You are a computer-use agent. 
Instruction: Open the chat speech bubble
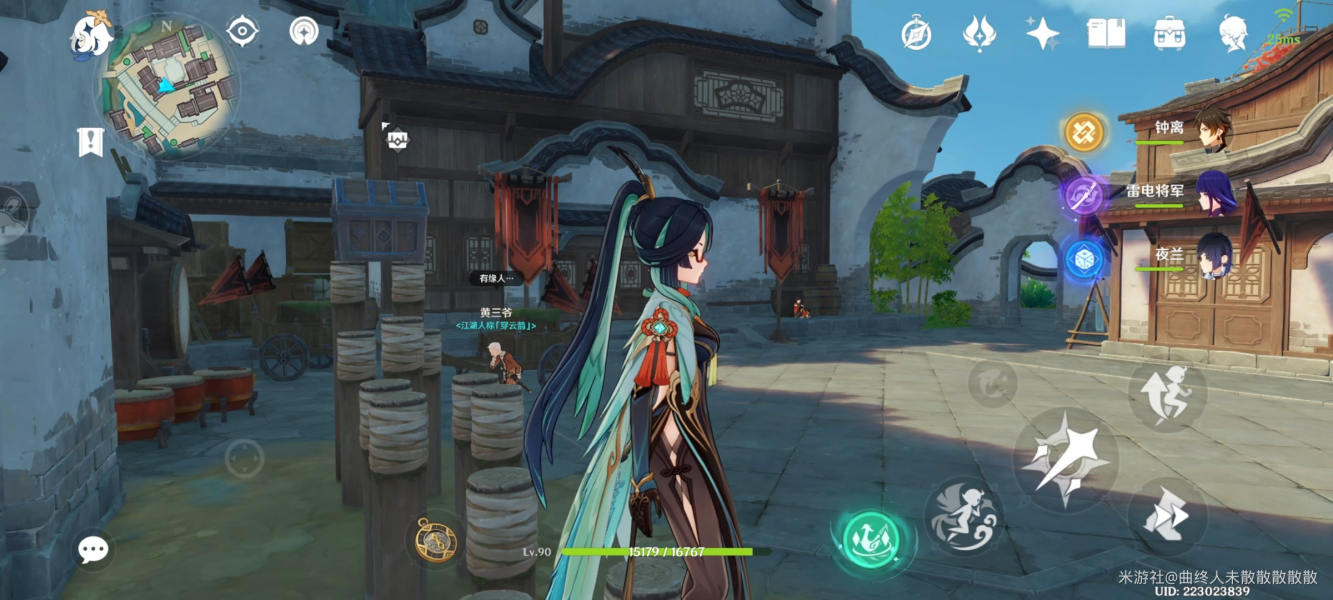click(93, 548)
